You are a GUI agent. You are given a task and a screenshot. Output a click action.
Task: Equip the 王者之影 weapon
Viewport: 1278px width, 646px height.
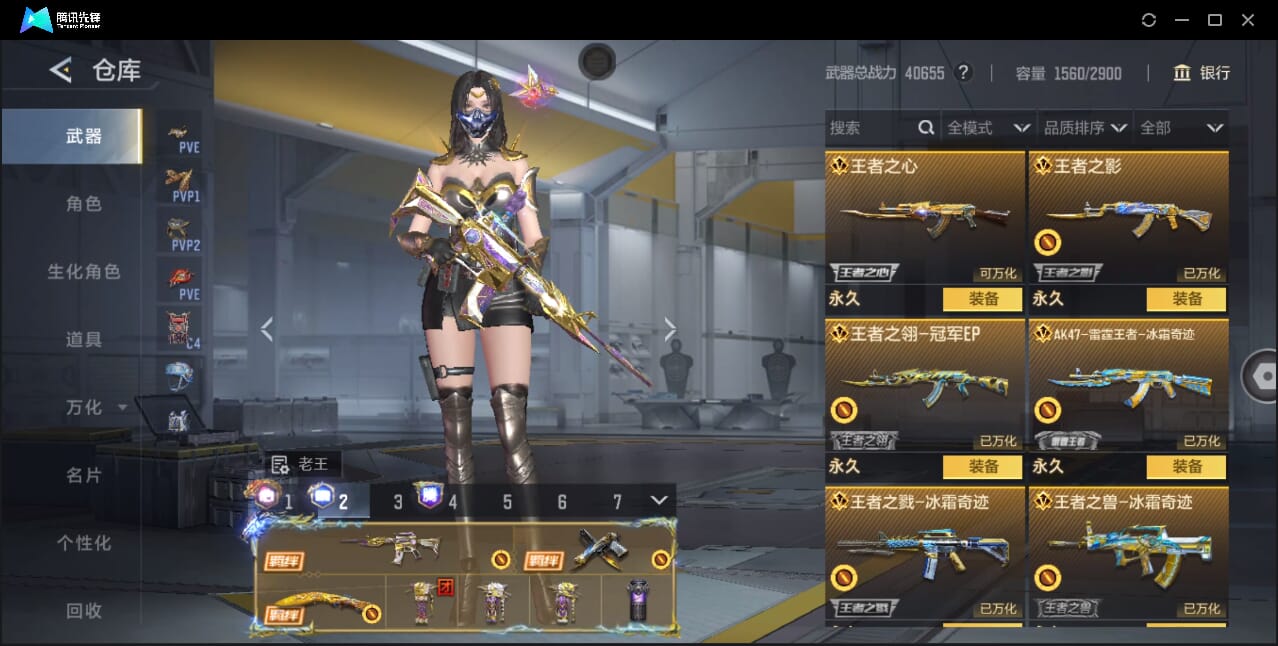point(1186,299)
